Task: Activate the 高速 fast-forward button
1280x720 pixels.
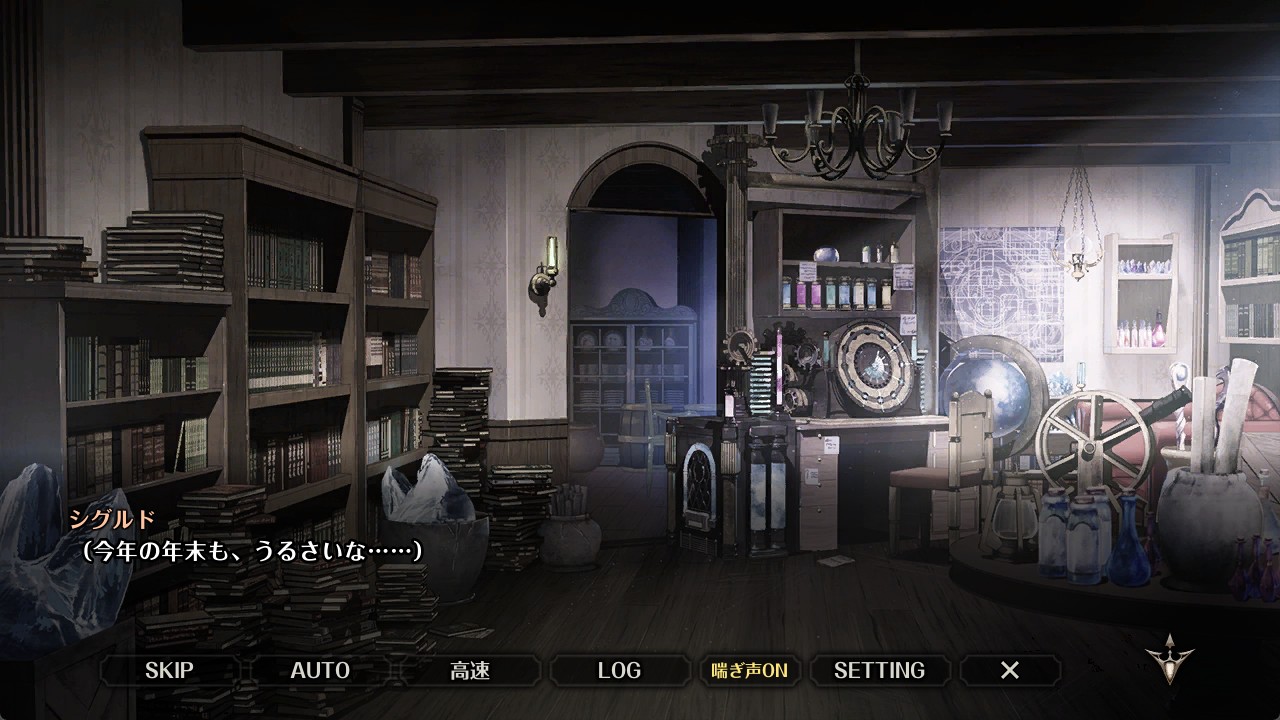Action: [470, 670]
